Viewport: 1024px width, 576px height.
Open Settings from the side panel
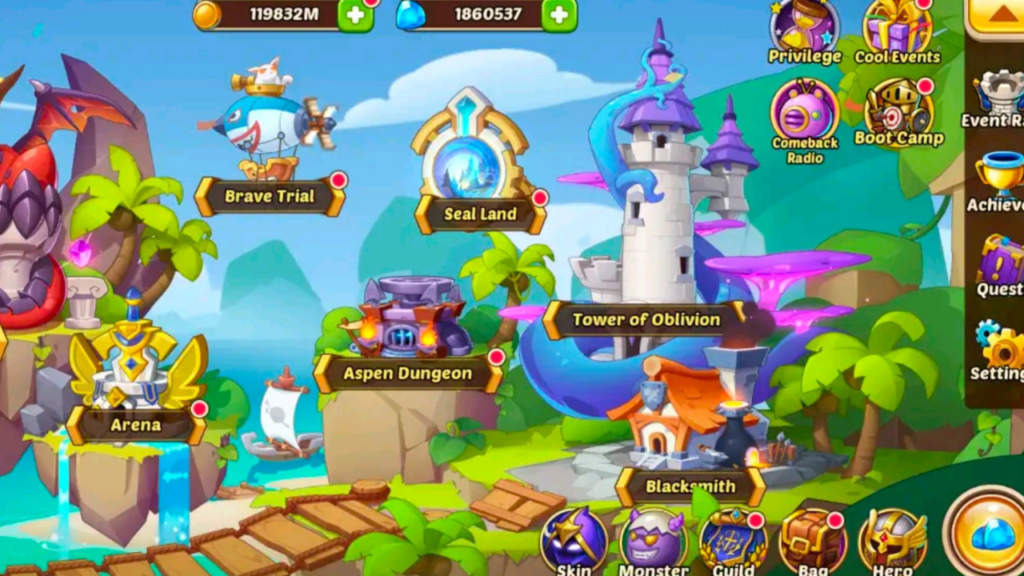[x=999, y=350]
